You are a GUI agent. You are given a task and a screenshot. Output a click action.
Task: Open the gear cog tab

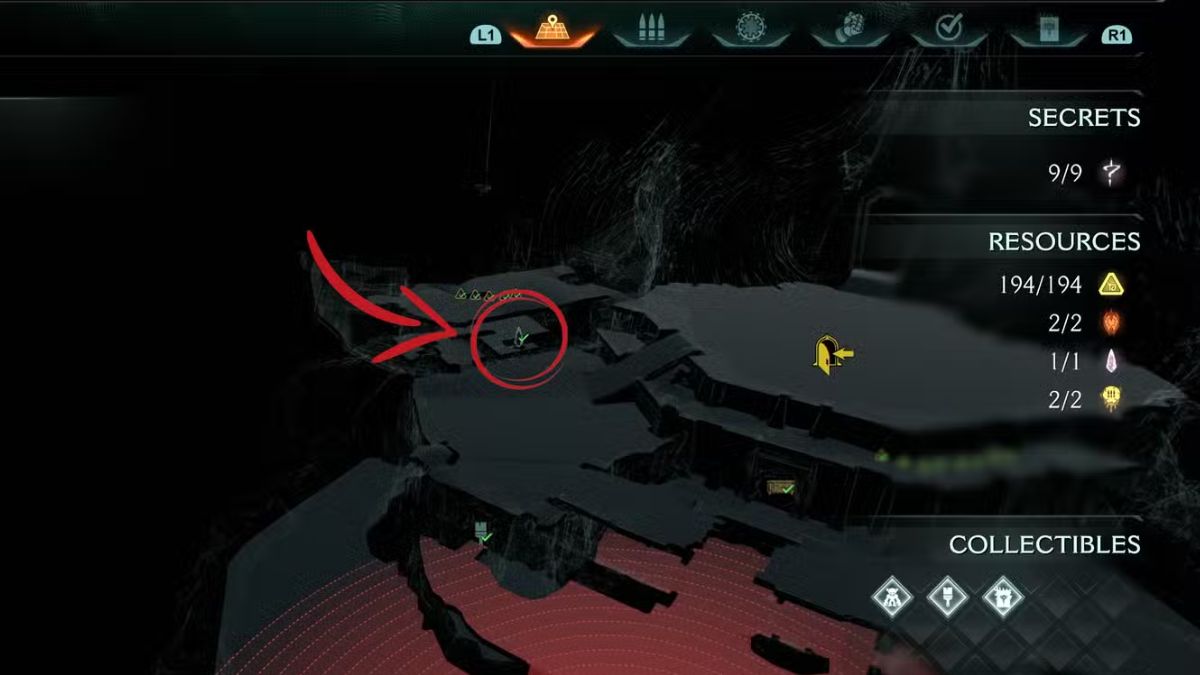tap(750, 30)
